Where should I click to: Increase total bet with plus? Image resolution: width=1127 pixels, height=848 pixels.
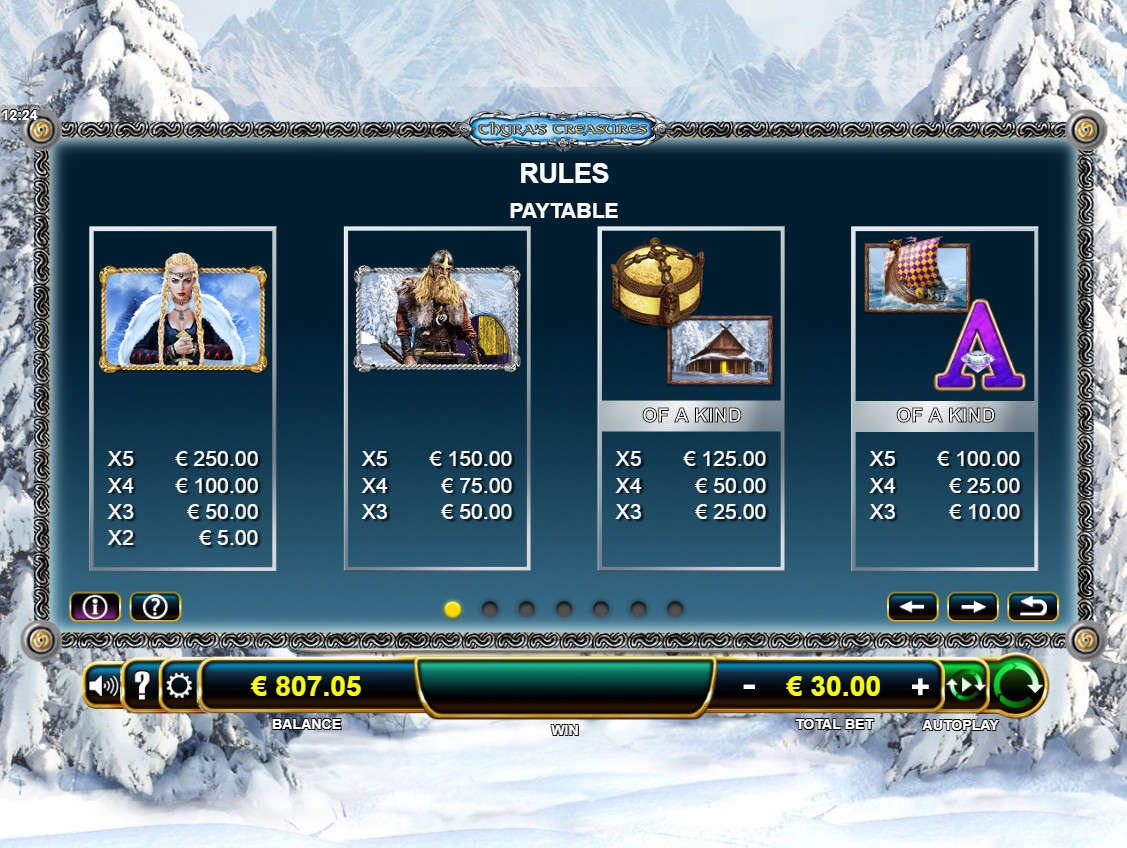pos(920,686)
